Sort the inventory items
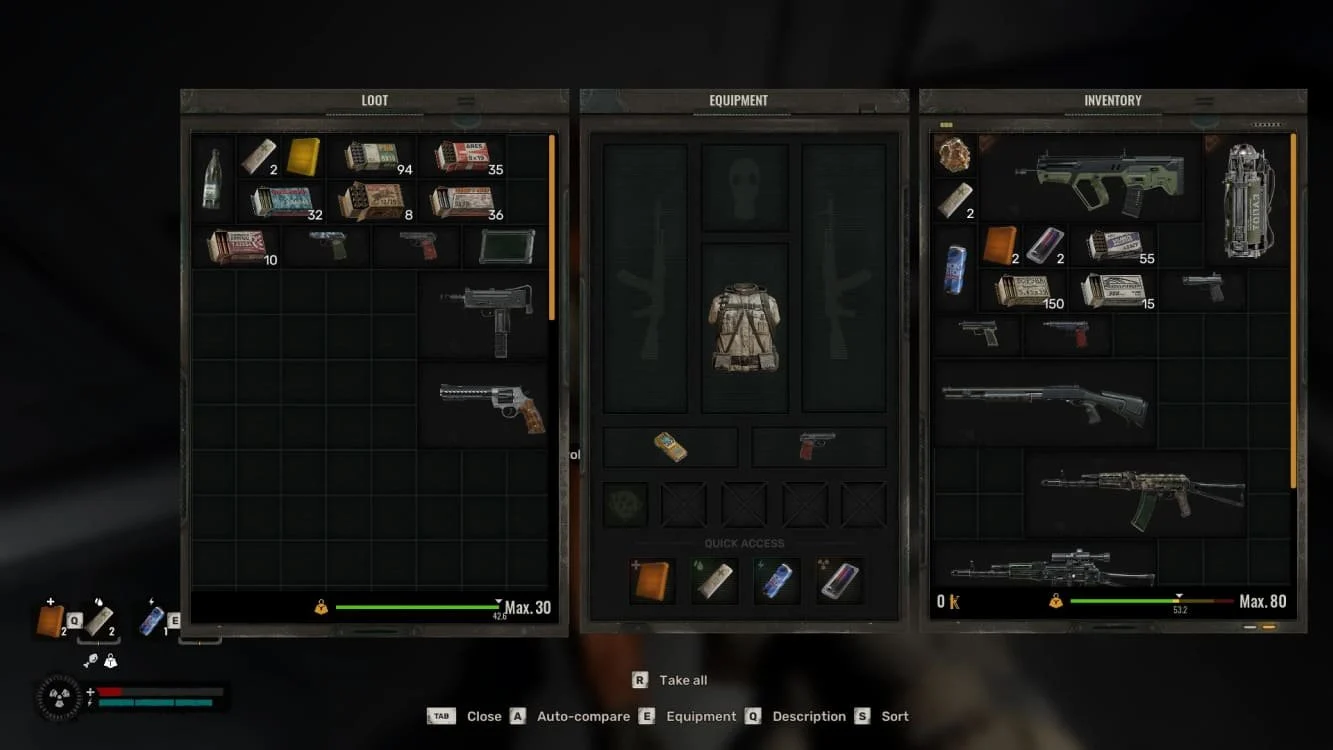Image resolution: width=1333 pixels, height=750 pixels. coord(895,716)
